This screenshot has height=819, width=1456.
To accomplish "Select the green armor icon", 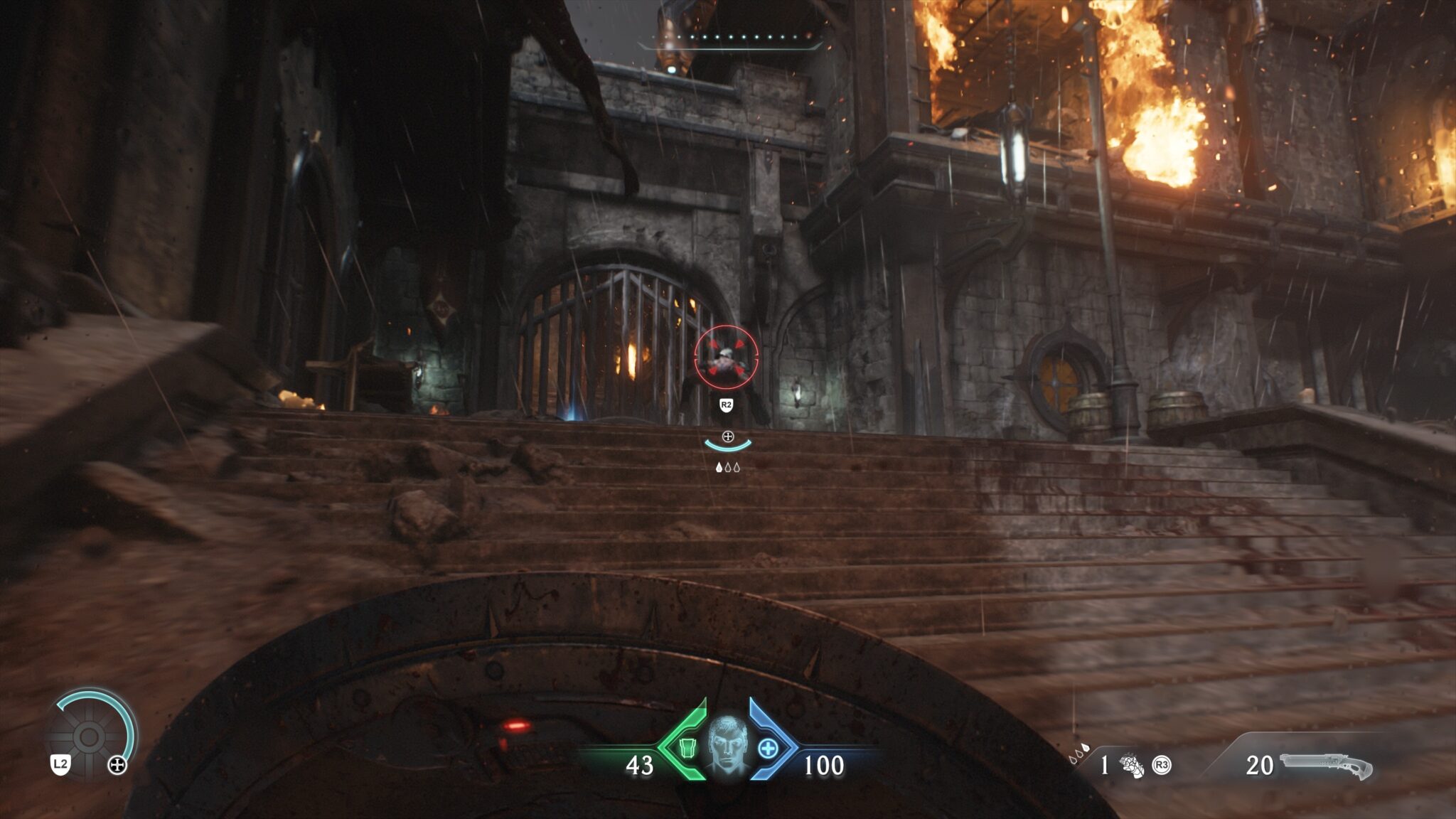I will [687, 748].
